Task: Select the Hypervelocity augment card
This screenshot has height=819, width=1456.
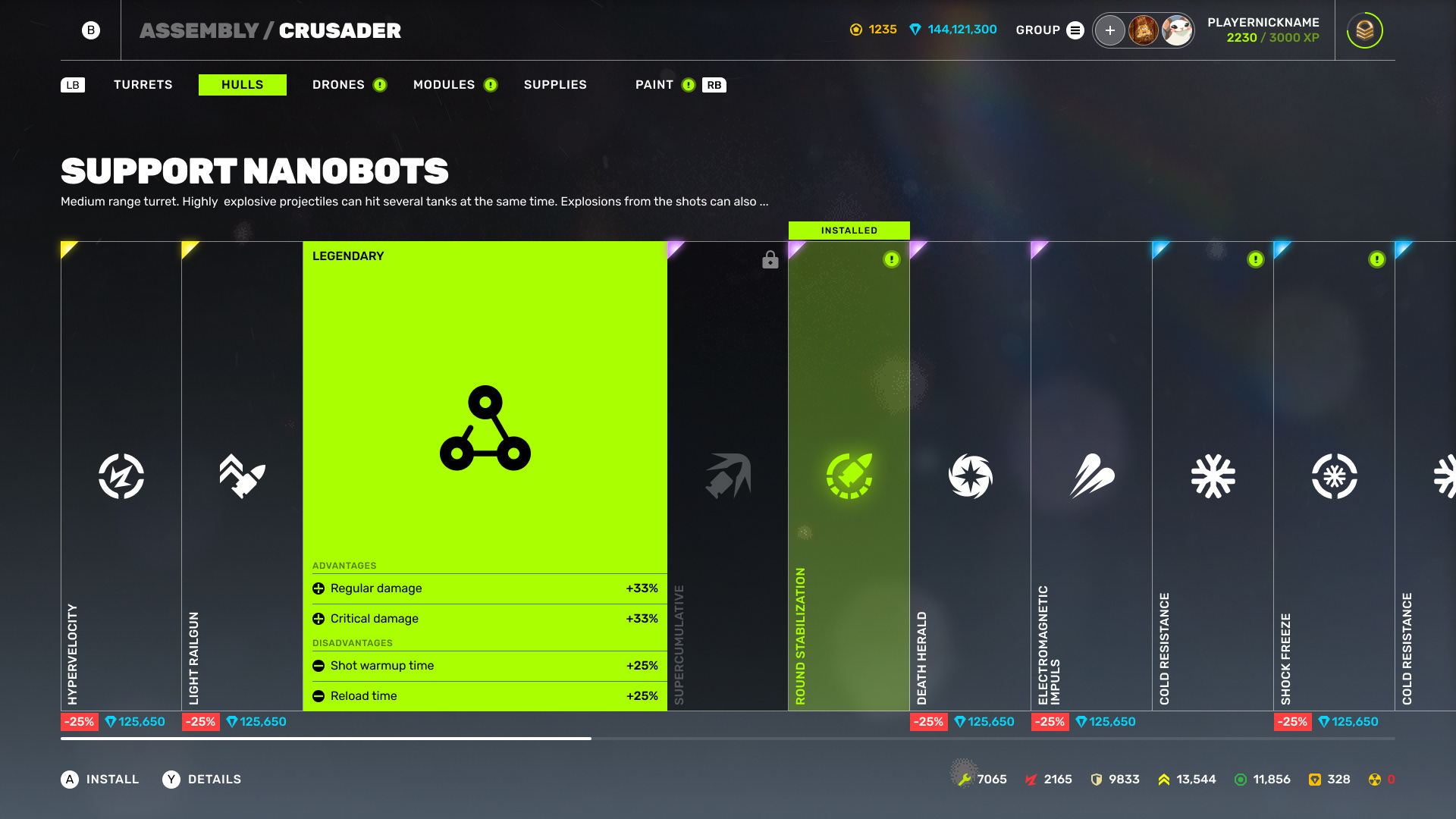Action: click(121, 476)
